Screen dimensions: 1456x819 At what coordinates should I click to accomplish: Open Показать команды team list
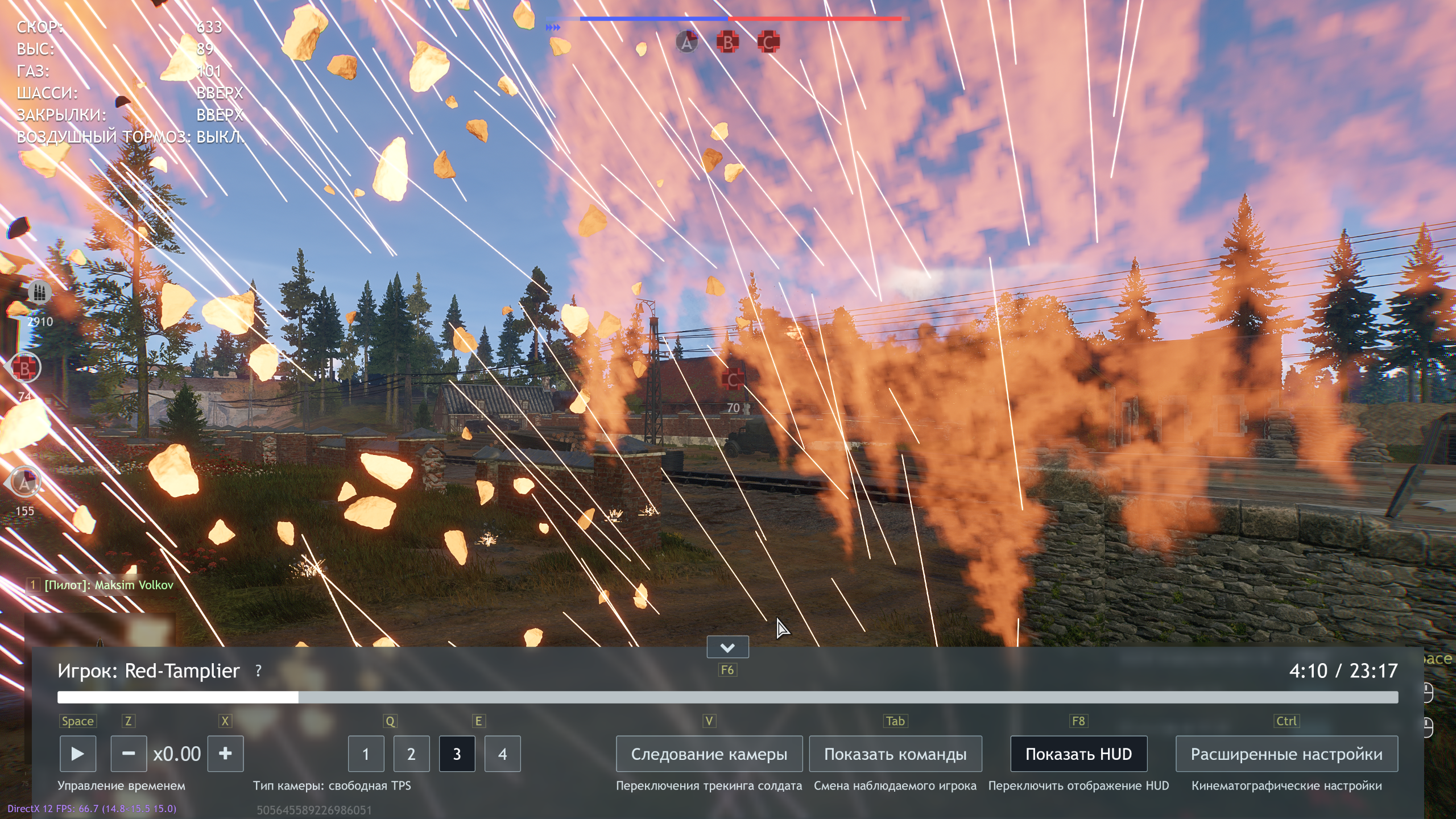(895, 754)
